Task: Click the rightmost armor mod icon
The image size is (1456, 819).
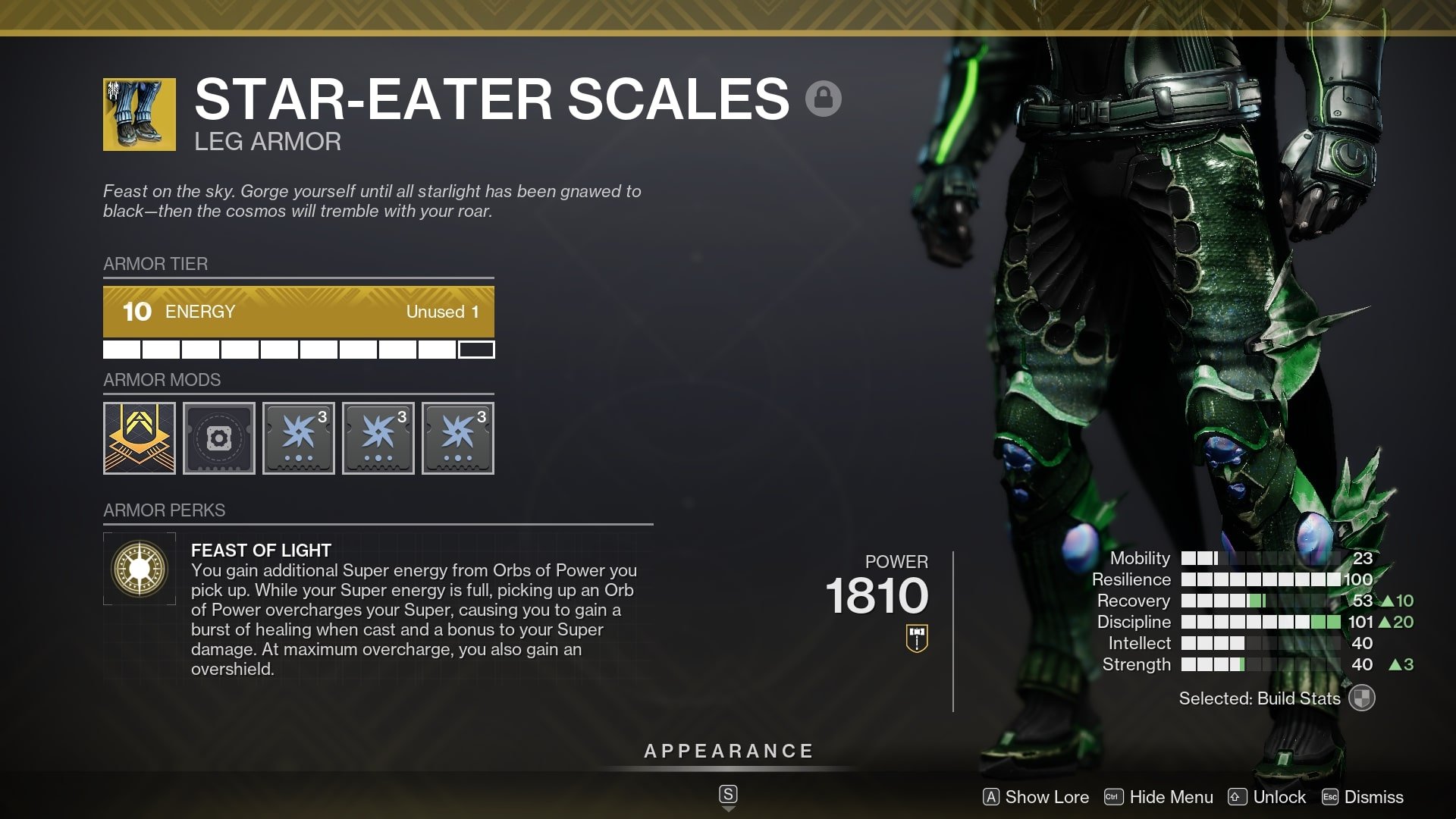Action: tap(457, 438)
